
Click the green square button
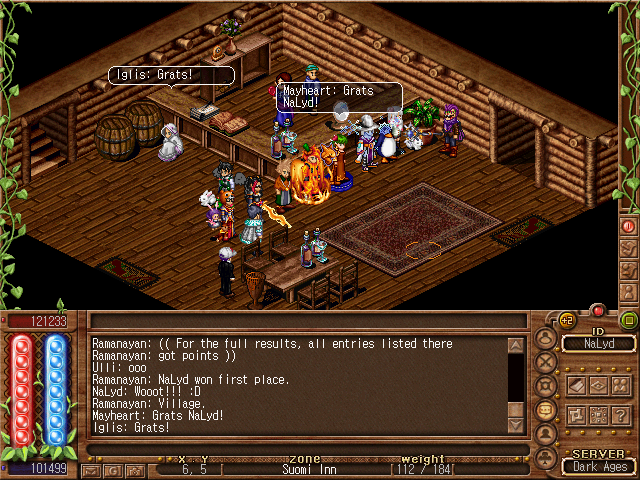point(628,320)
